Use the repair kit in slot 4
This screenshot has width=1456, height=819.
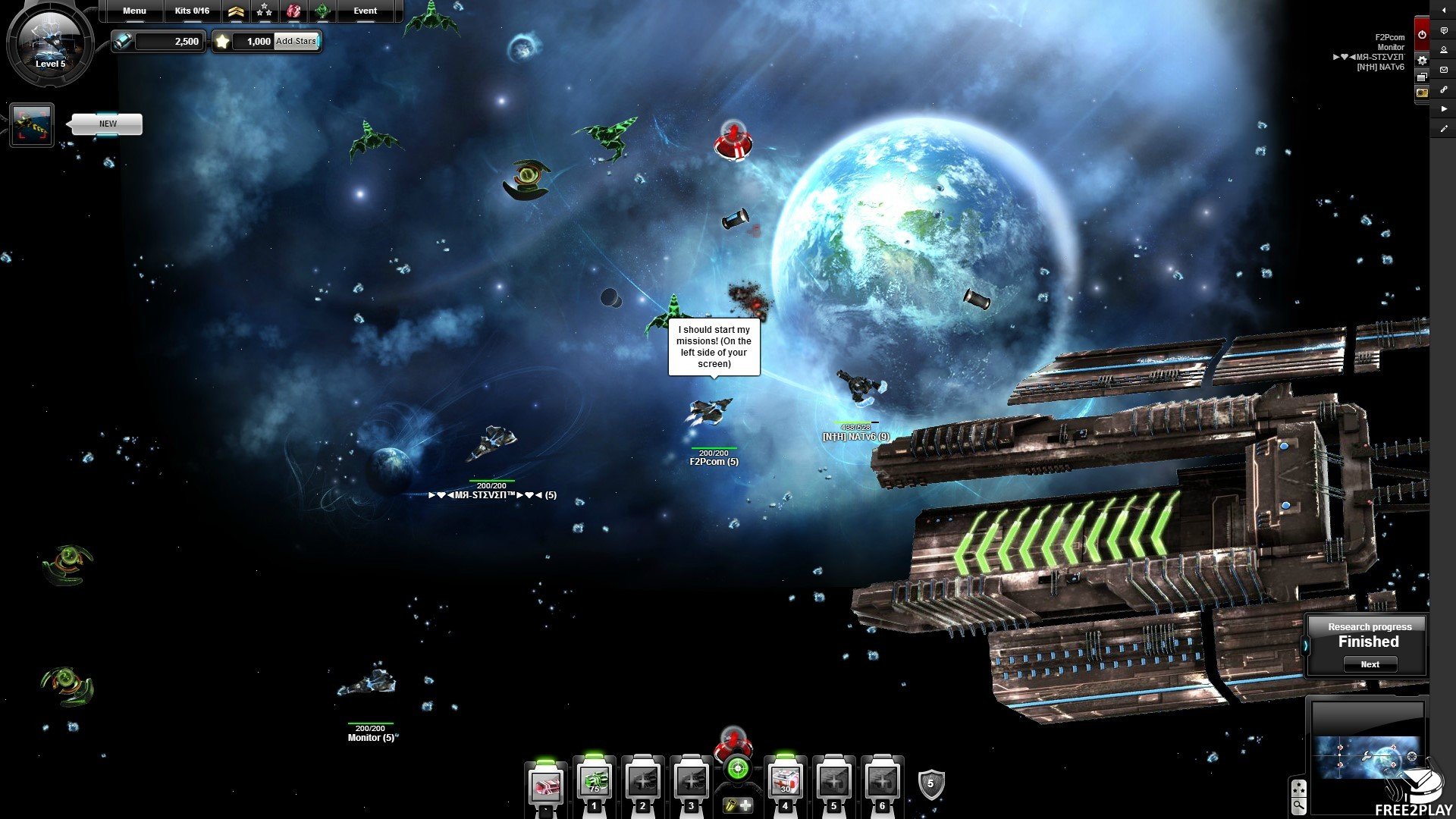[785, 781]
